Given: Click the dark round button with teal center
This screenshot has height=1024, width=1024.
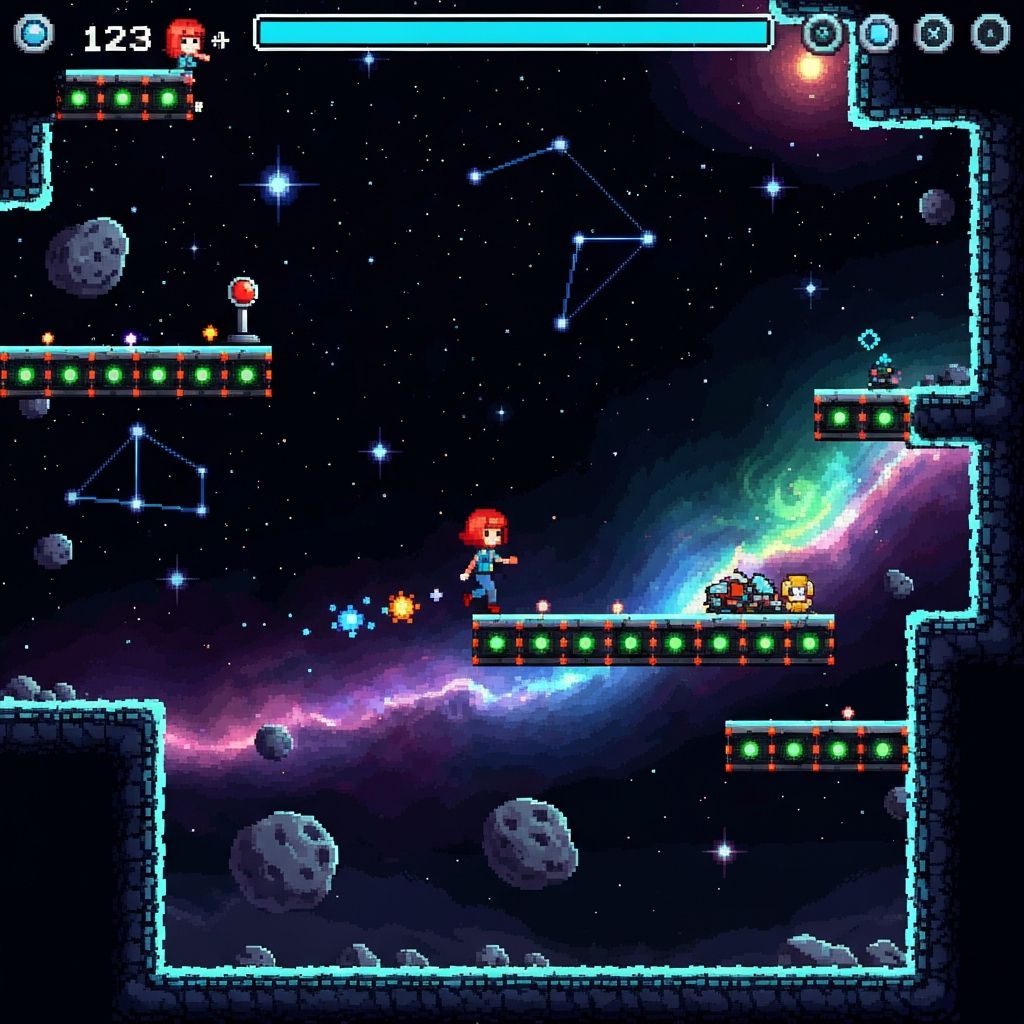Looking at the screenshot, I should 822,33.
